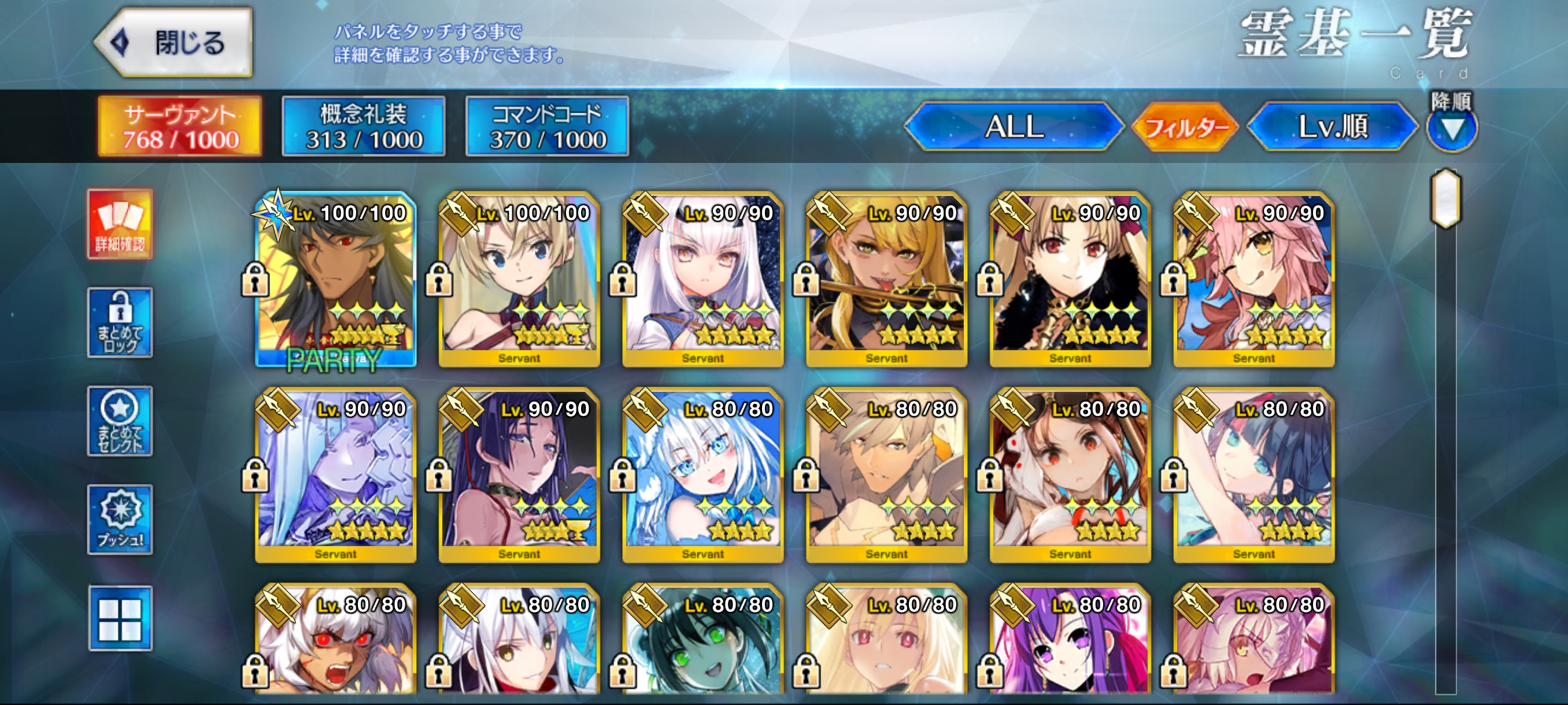This screenshot has width=1568, height=705.
Task: Click the ALL class selector button
Action: pos(1014,127)
